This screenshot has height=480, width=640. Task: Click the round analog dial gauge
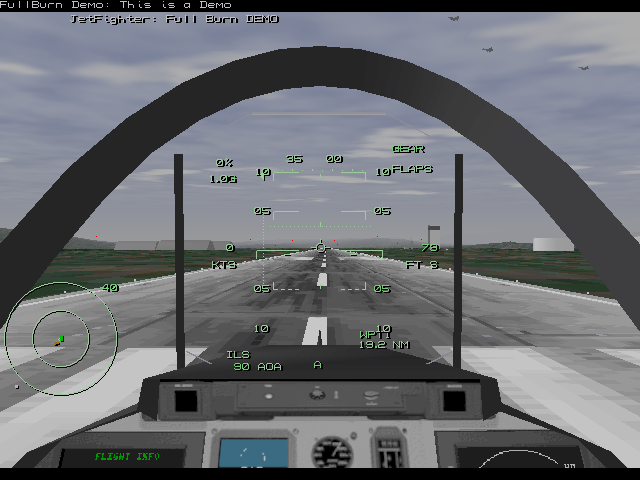point(331,453)
